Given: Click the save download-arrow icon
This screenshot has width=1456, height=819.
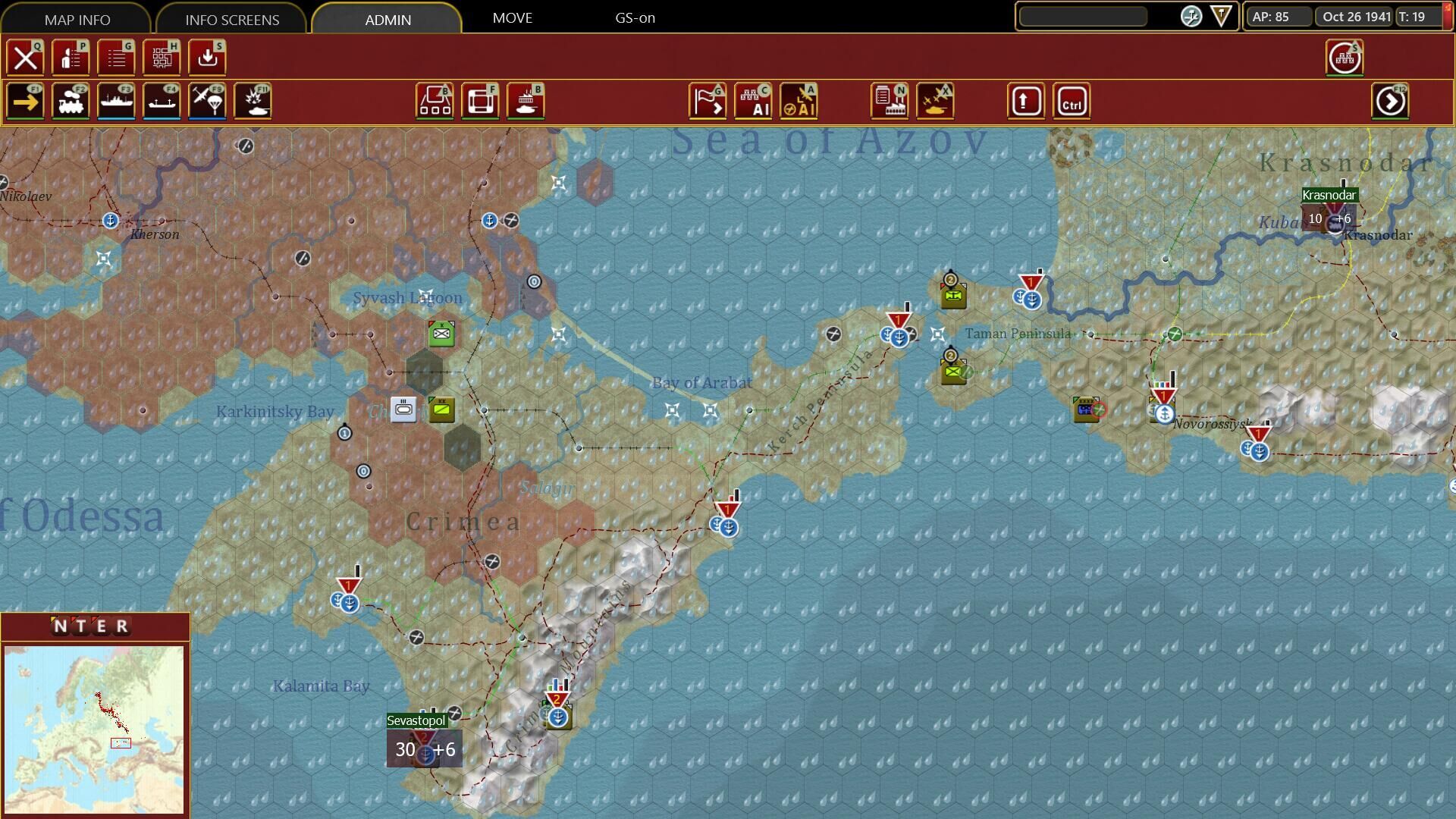Looking at the screenshot, I should [207, 58].
